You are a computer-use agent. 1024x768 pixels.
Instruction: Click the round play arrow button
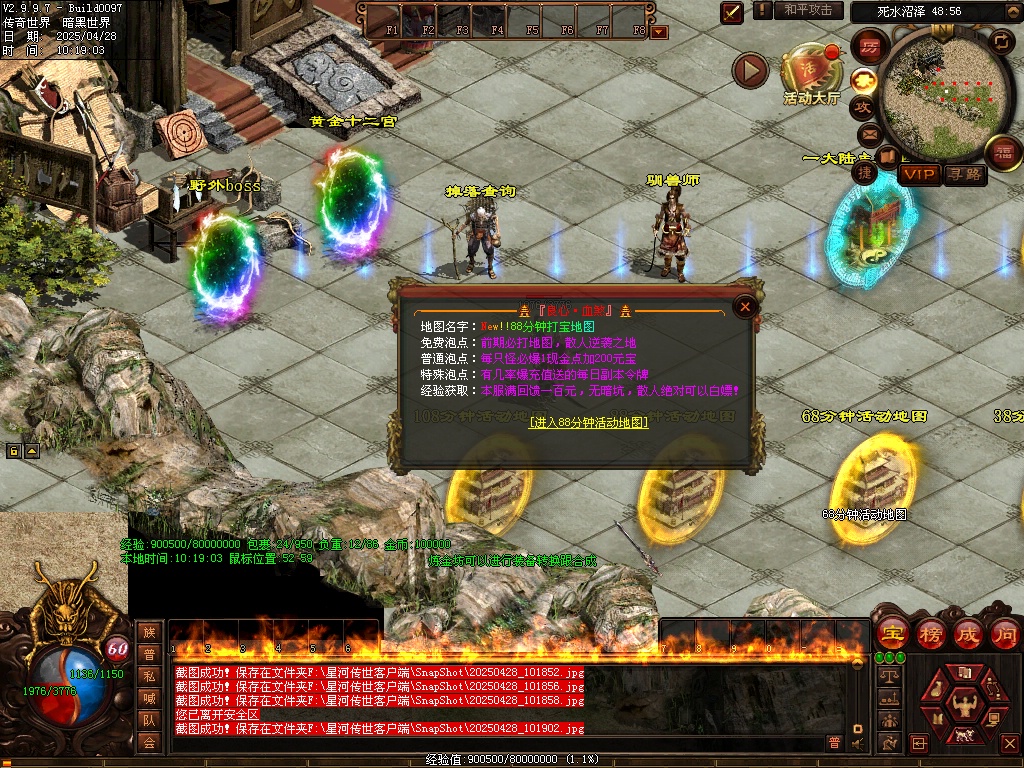point(750,70)
